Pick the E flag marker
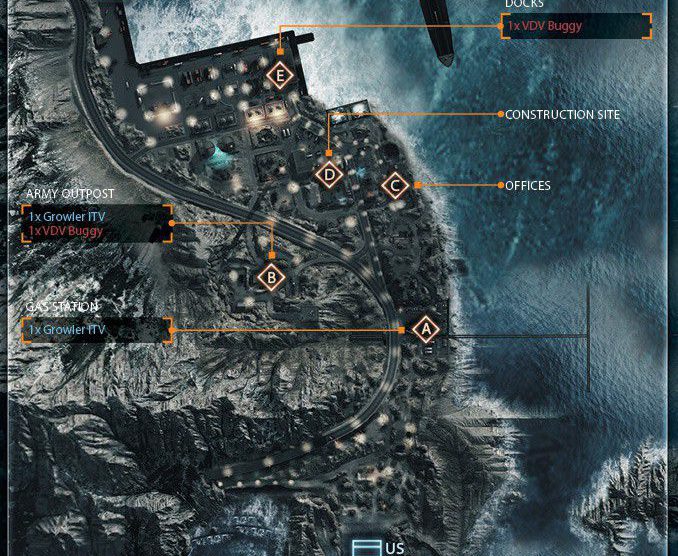This screenshot has width=678, height=556. (280, 75)
